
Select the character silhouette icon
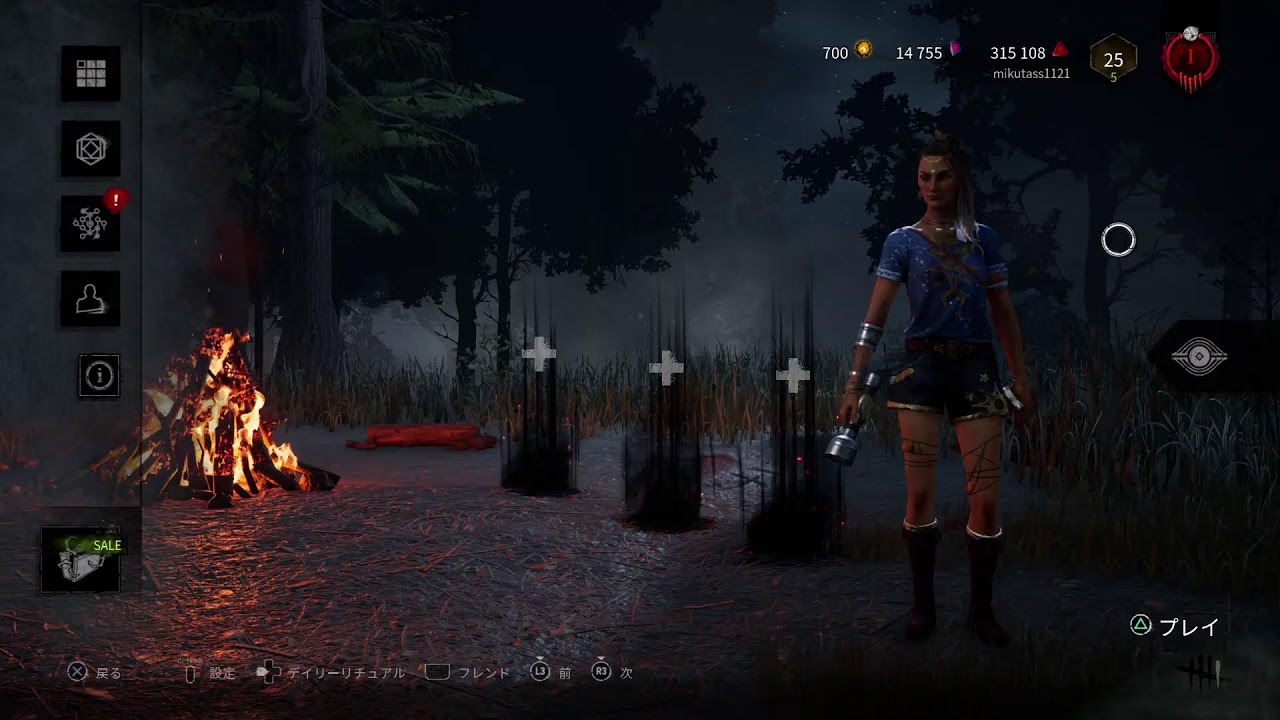pos(91,298)
